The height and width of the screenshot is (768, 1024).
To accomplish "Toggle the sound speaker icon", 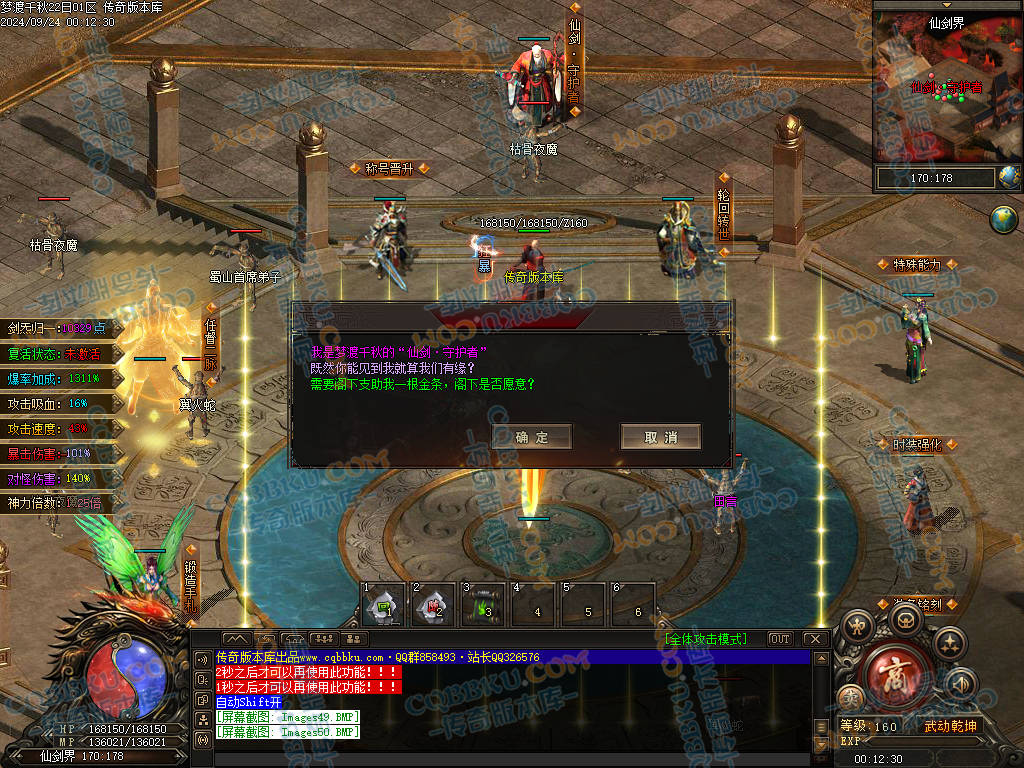I will point(962,684).
